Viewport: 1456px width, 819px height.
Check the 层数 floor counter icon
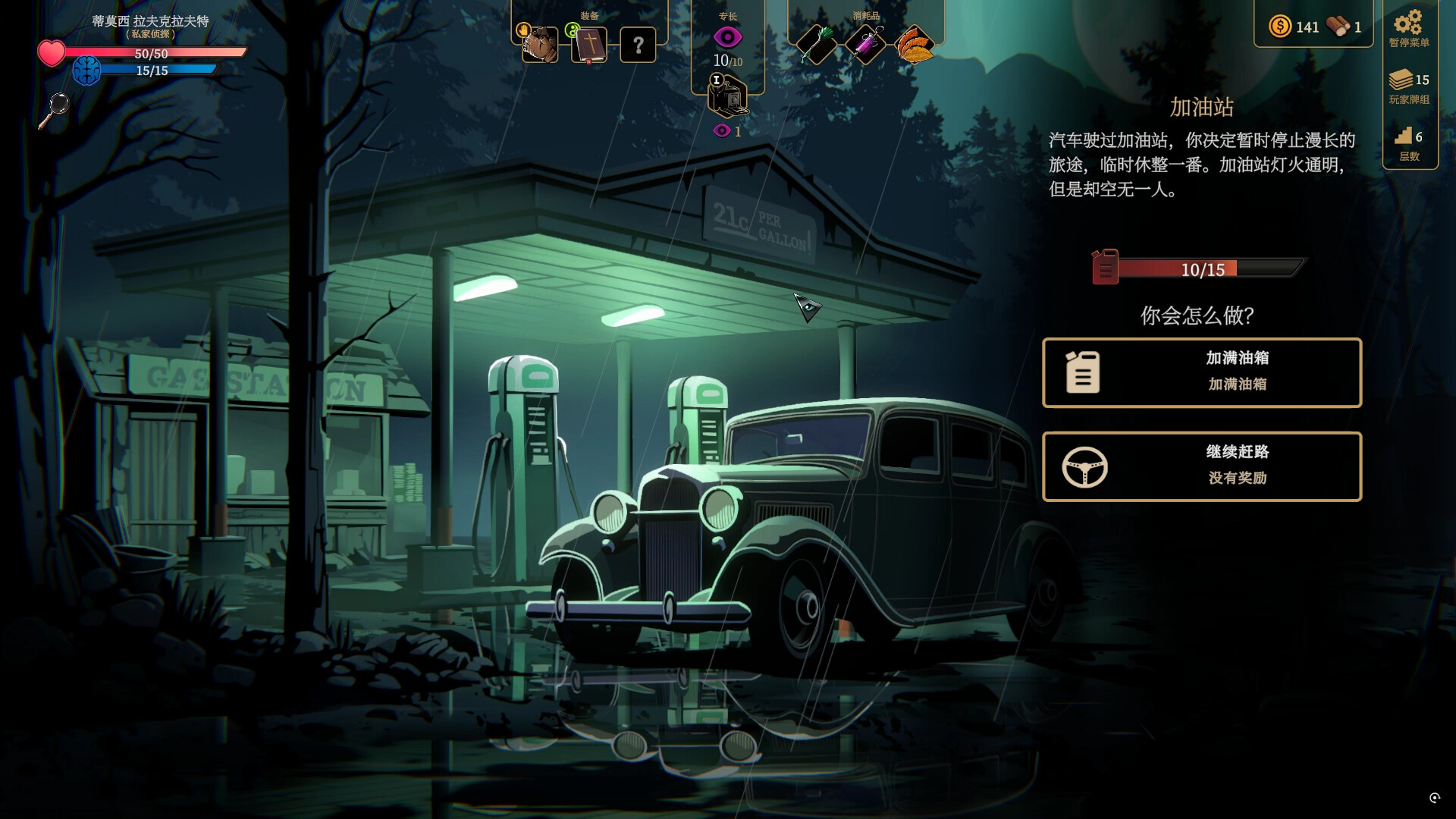click(x=1404, y=137)
